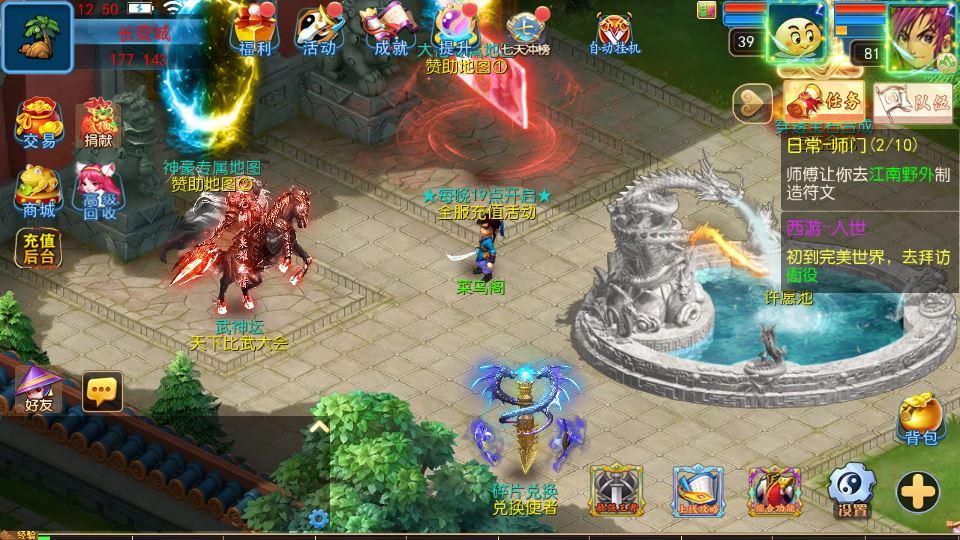Open the 七天冲榜 seven-day ranking
The width and height of the screenshot is (960, 540).
point(527,32)
